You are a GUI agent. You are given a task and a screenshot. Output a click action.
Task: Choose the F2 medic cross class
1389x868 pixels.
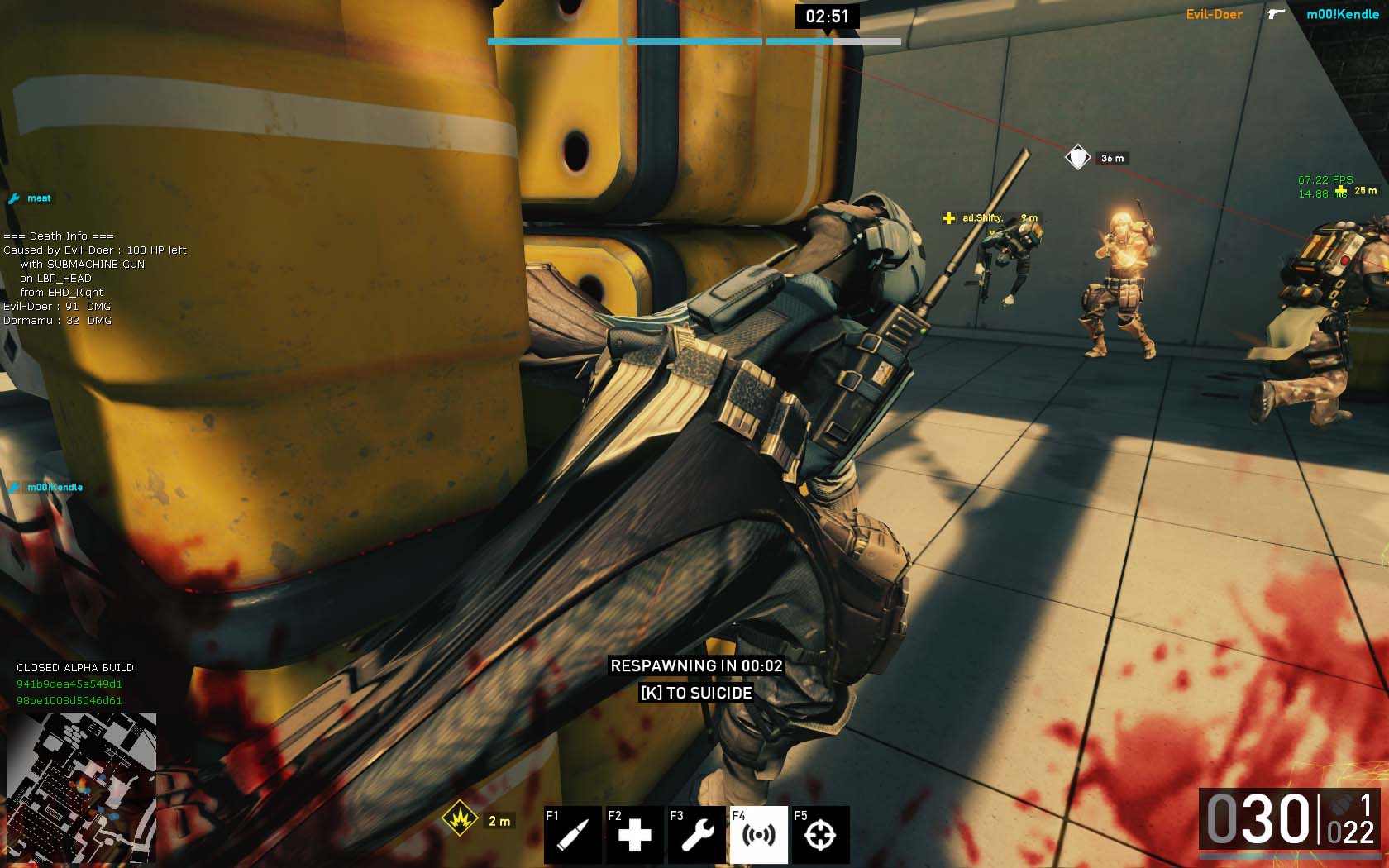(x=634, y=835)
